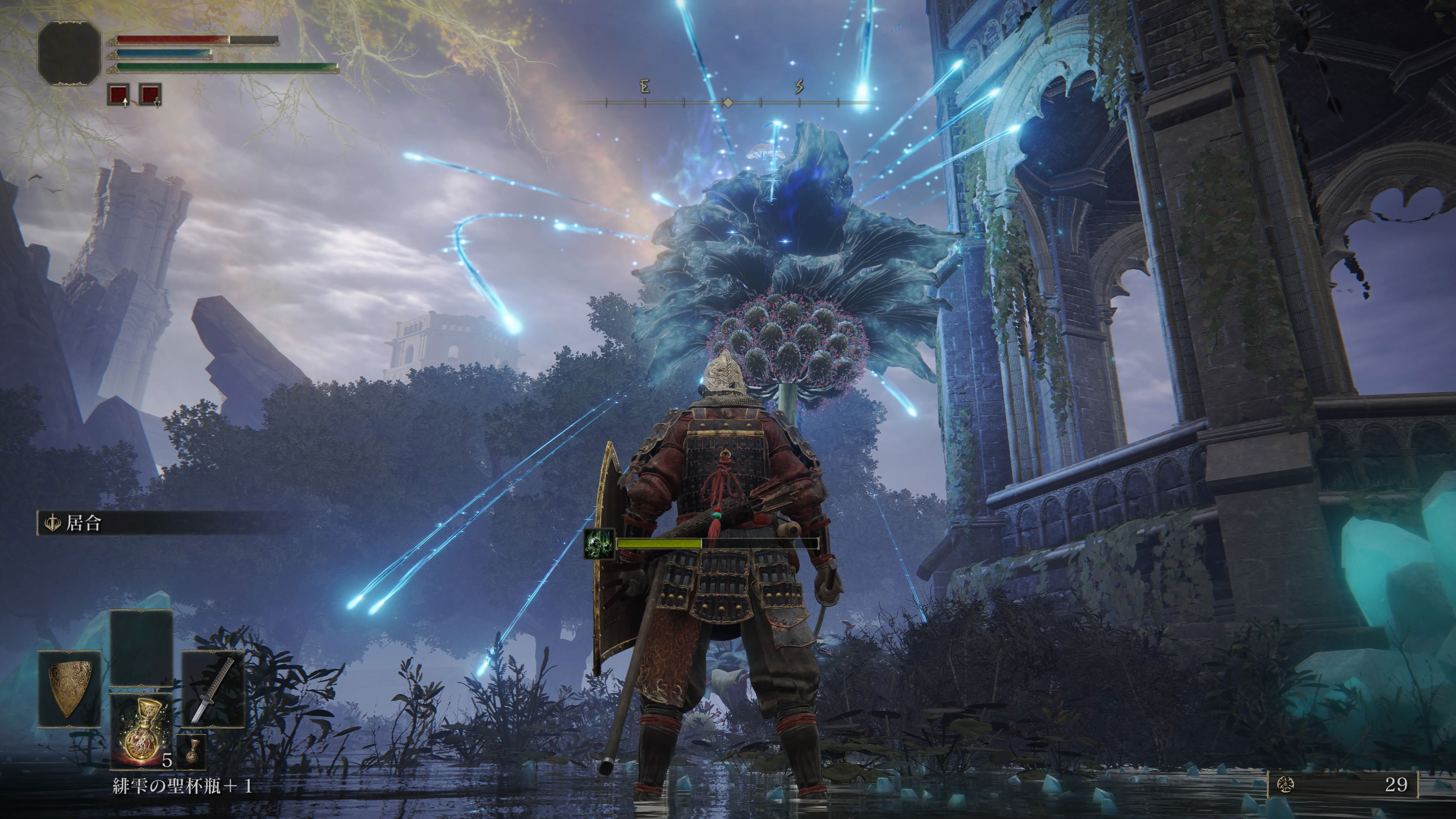1456x819 pixels.
Task: Select the katana right-hand weapon slot
Action: tap(212, 689)
